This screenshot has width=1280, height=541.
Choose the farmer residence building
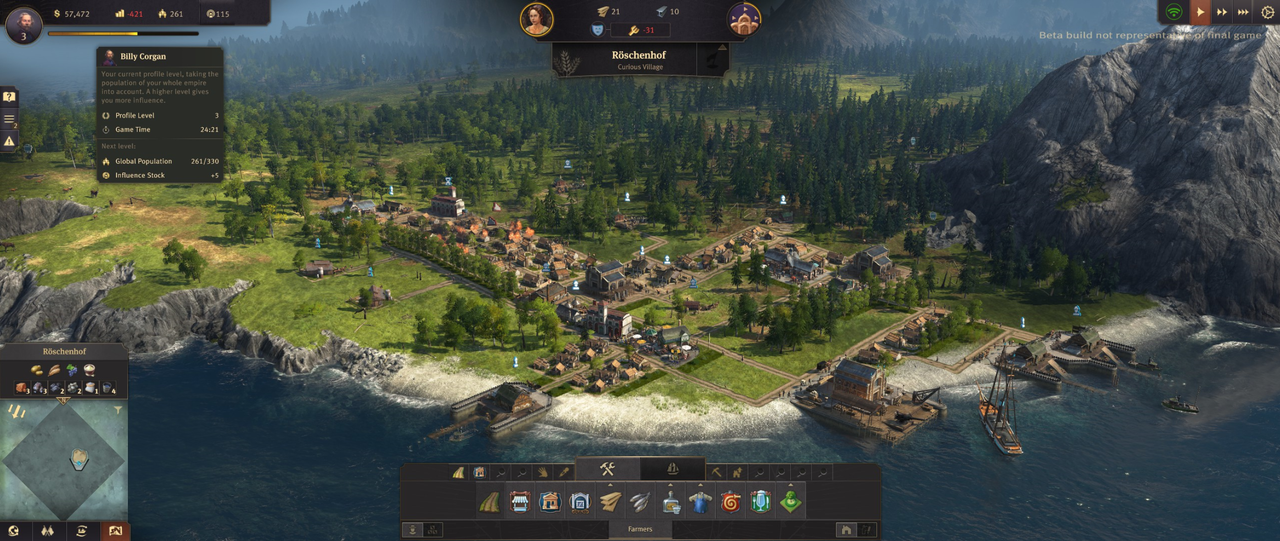(x=549, y=502)
